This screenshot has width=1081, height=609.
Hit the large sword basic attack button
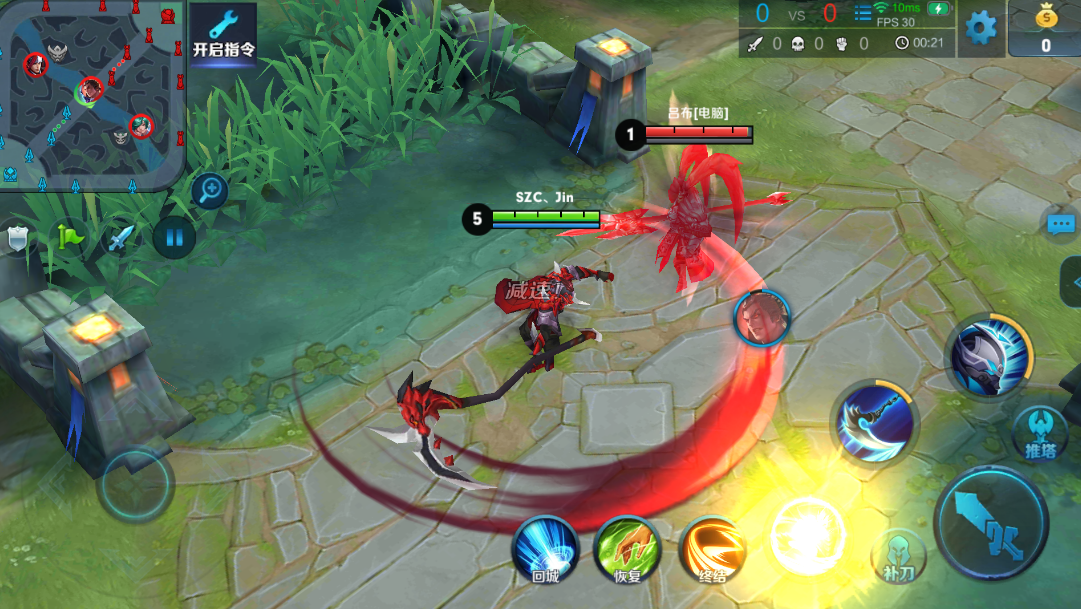(x=991, y=523)
